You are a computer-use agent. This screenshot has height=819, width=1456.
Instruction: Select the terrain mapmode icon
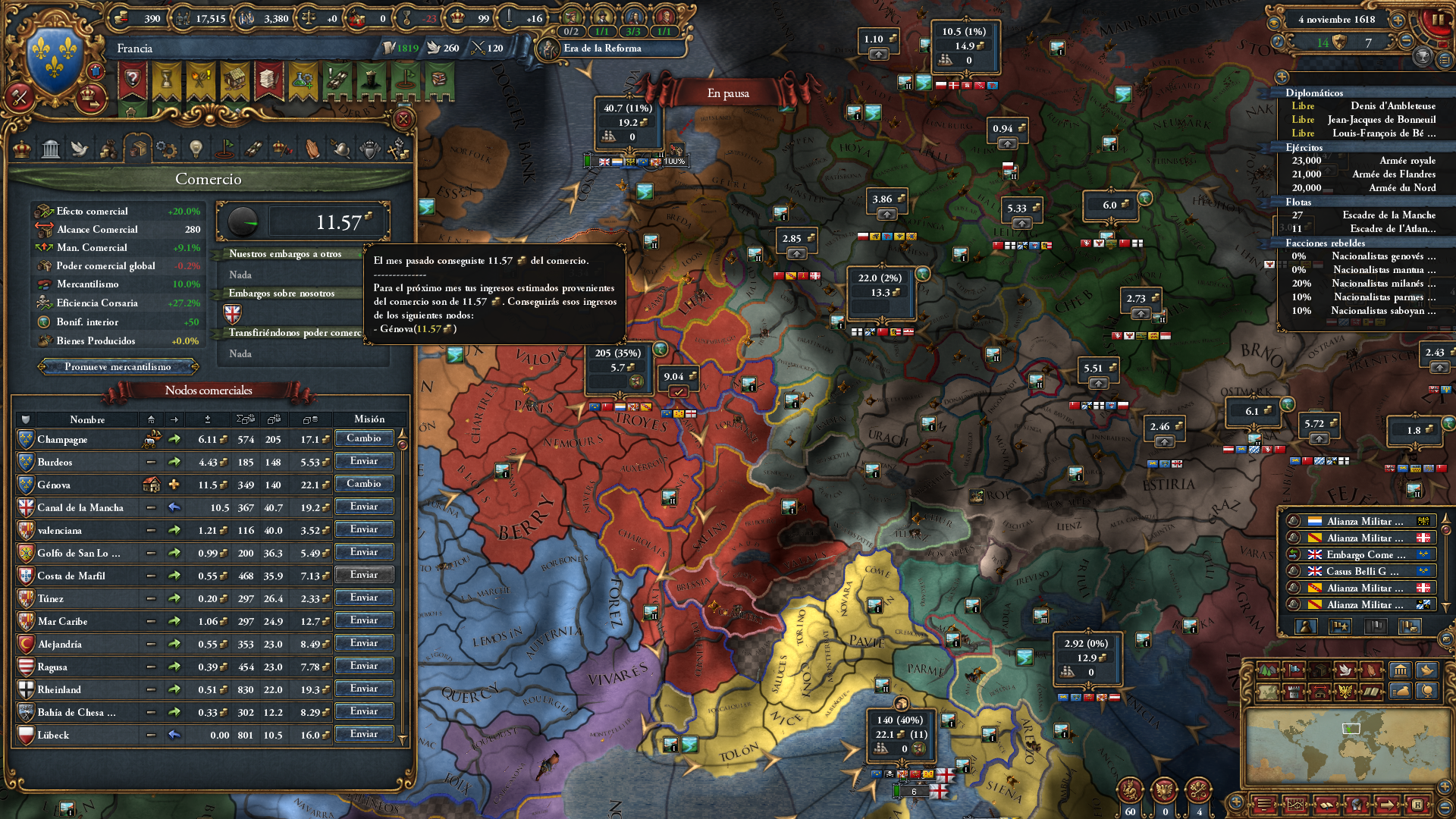1267,670
